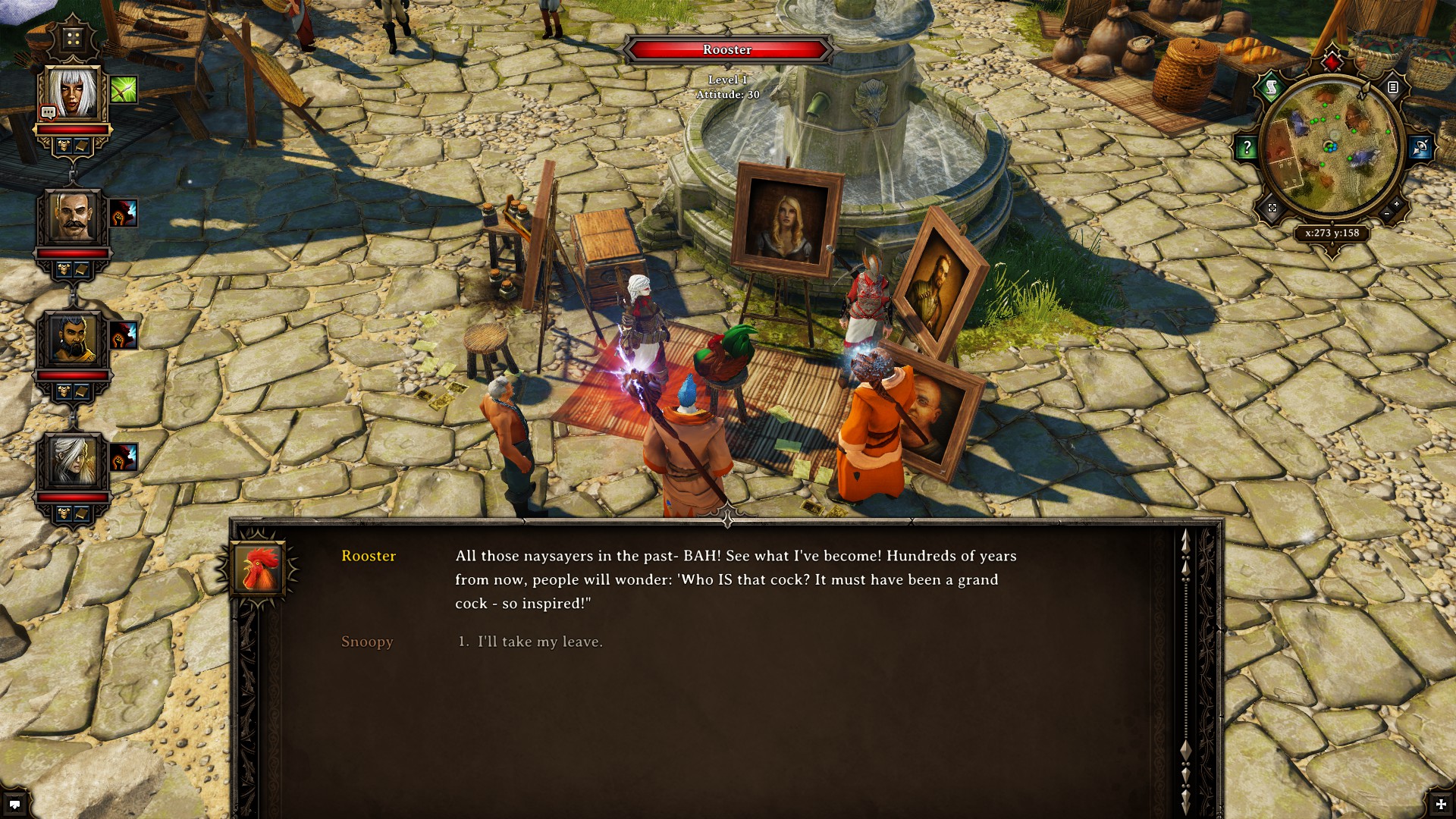1456x819 pixels.
Task: Click the red fist icon beside the second portrait
Action: [122, 214]
